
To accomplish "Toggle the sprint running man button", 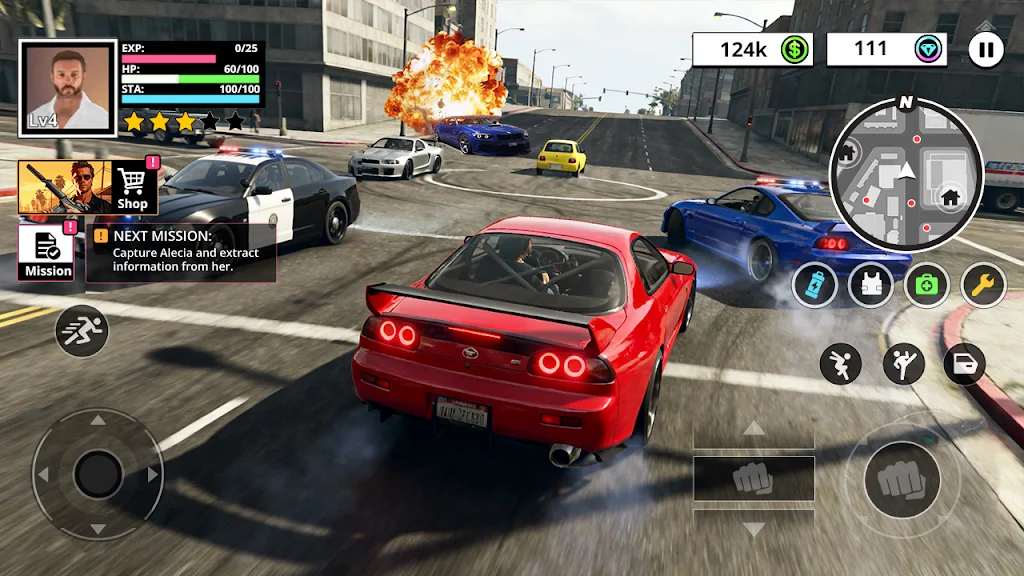I will [82, 331].
